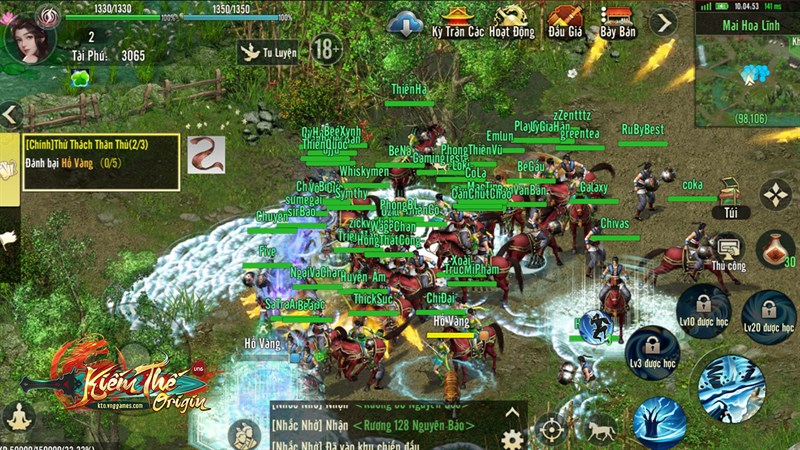The image size is (800, 450).
Task: Expand the top menu with the right arrow
Action: (x=662, y=22)
